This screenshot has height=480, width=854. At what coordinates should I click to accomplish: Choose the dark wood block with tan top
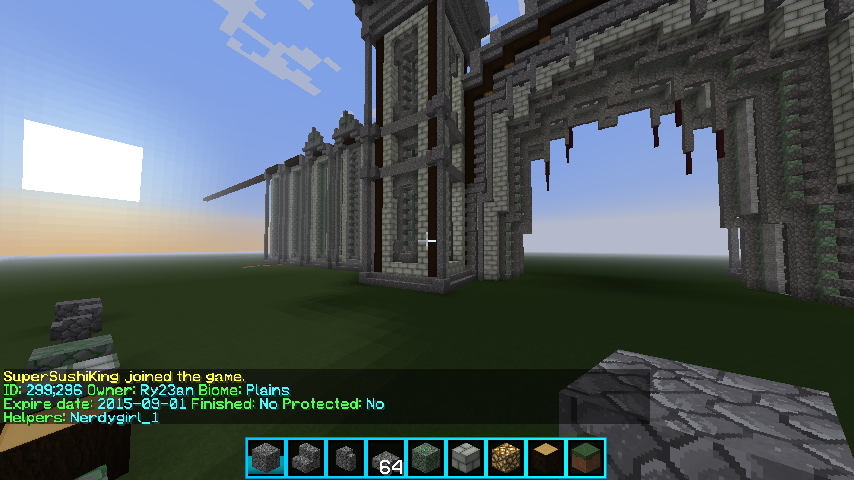[545, 458]
